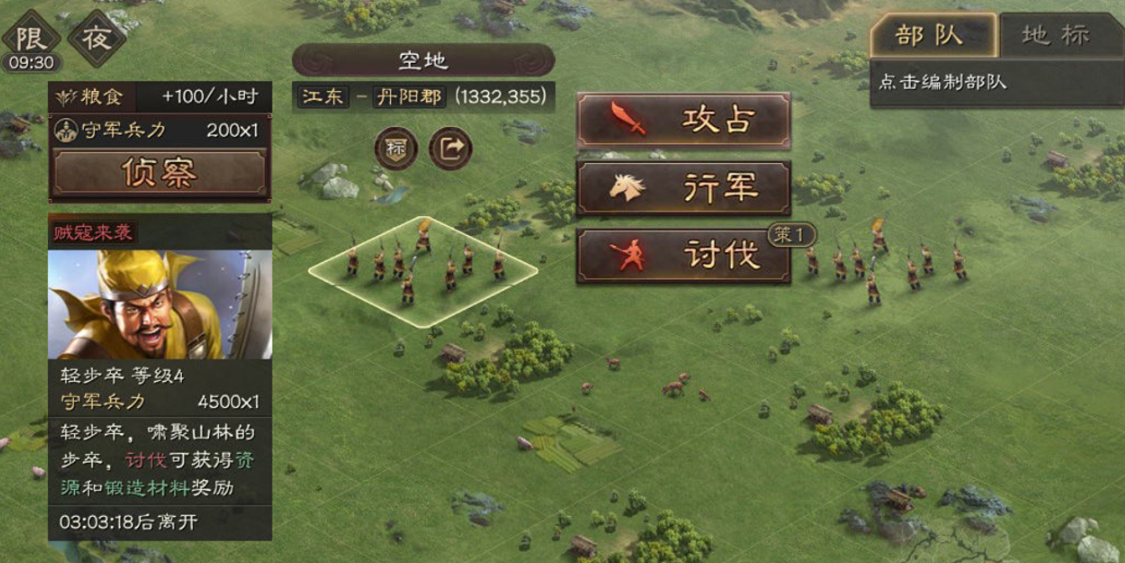Switch to the 部队 troops tab
Screen dimensions: 1125x563
(x=932, y=36)
